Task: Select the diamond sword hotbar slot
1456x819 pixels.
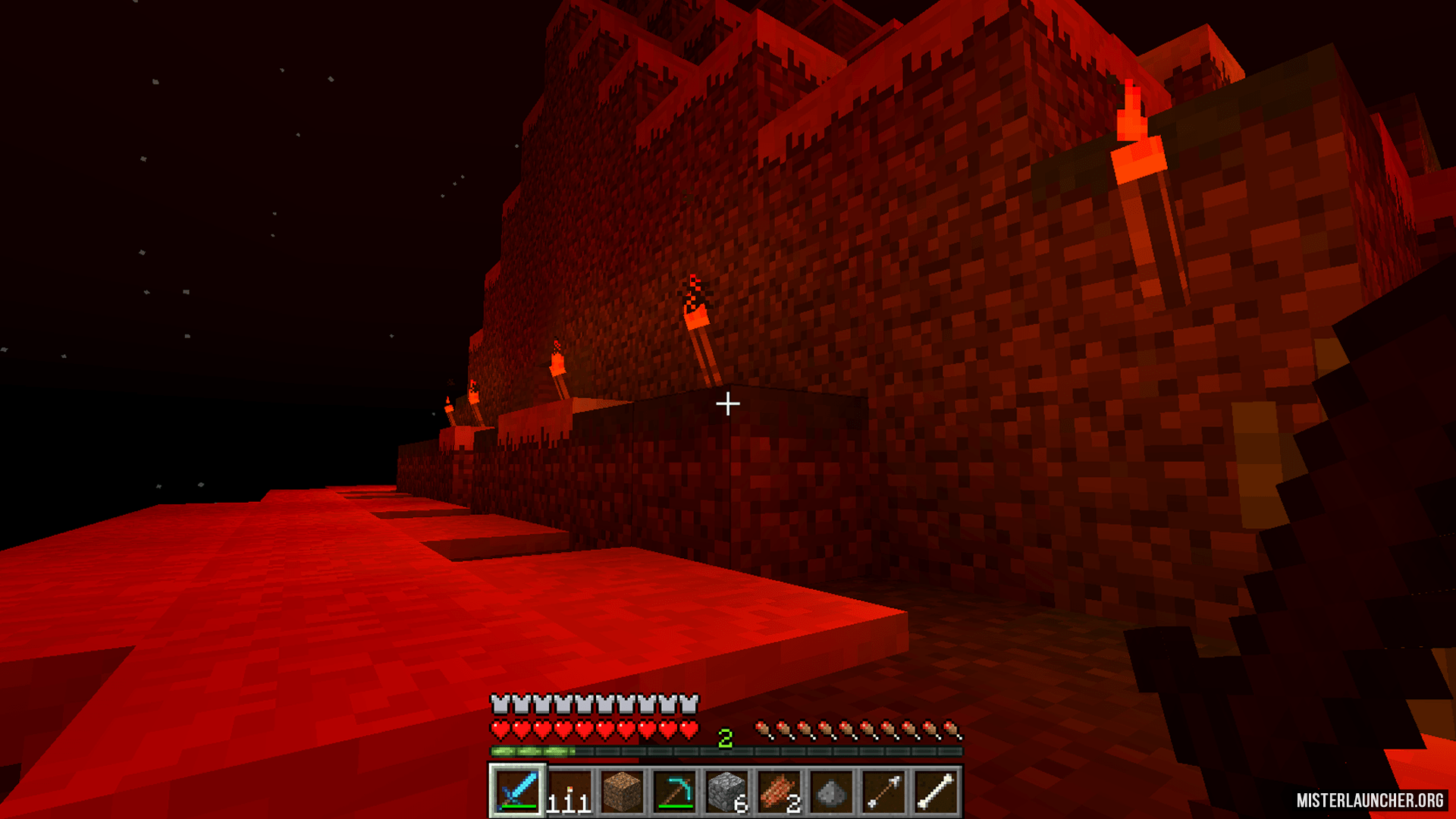Action: pos(517,791)
